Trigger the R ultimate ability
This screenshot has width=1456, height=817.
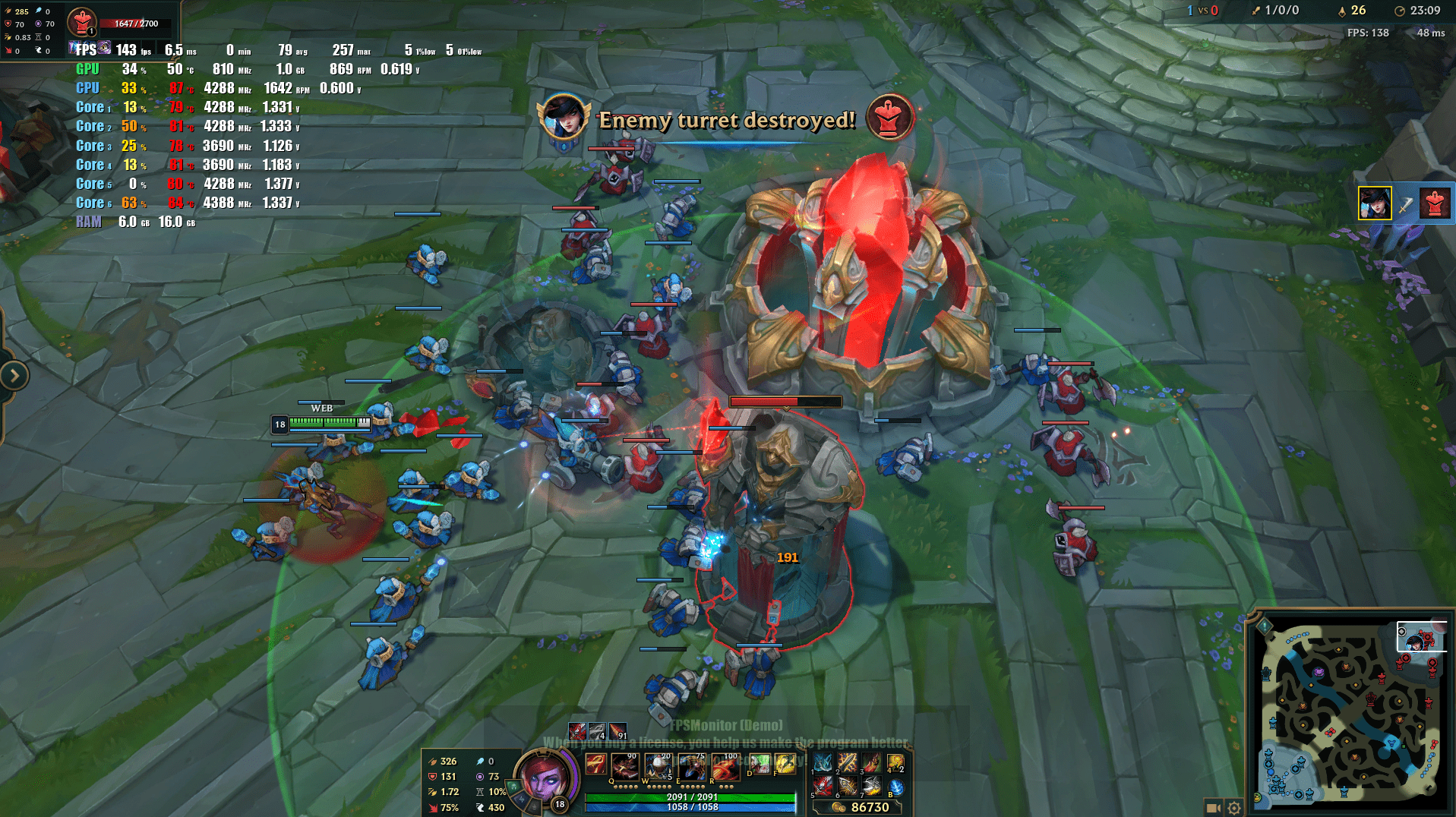coord(725,766)
